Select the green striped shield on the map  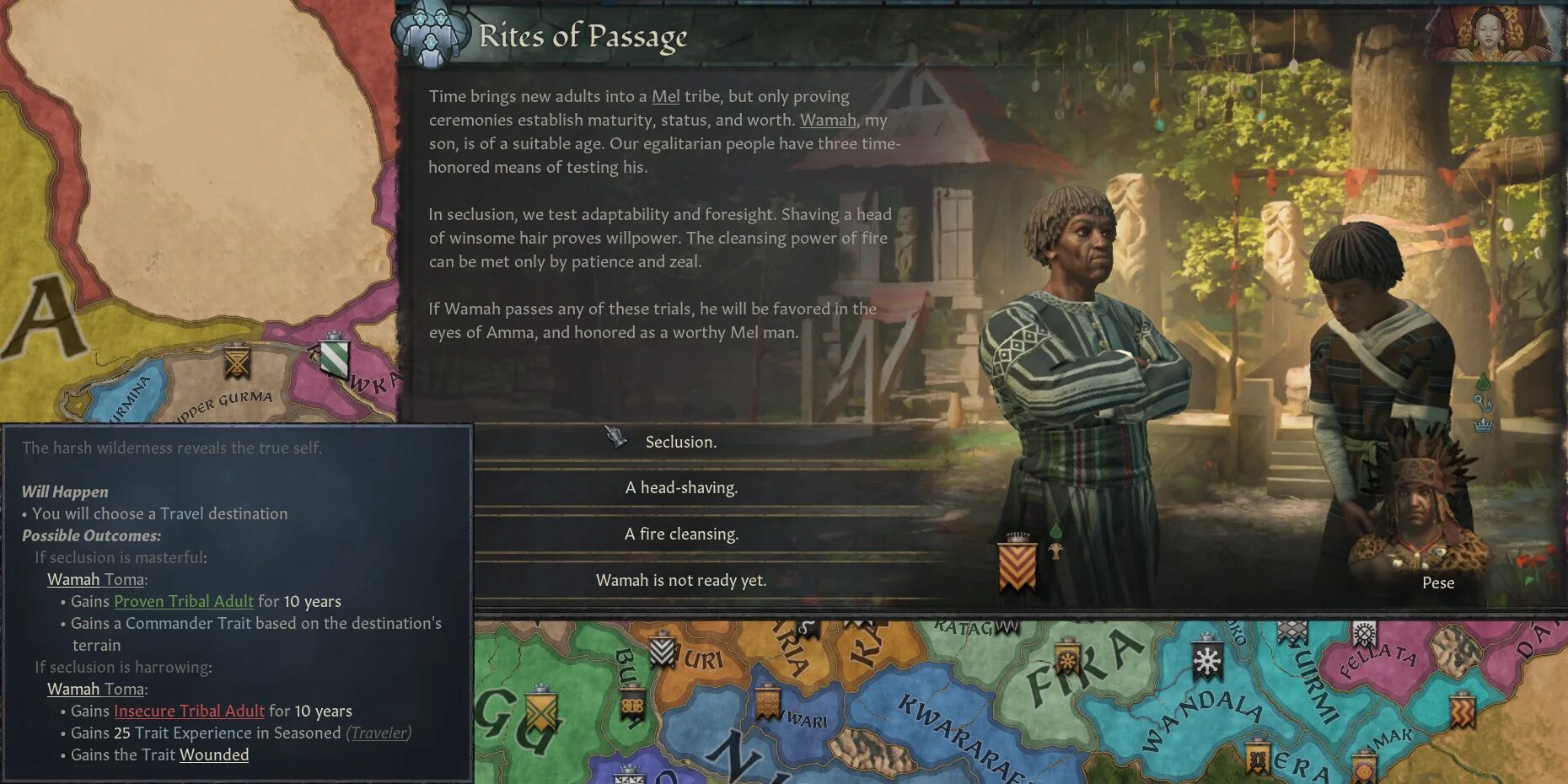click(334, 356)
